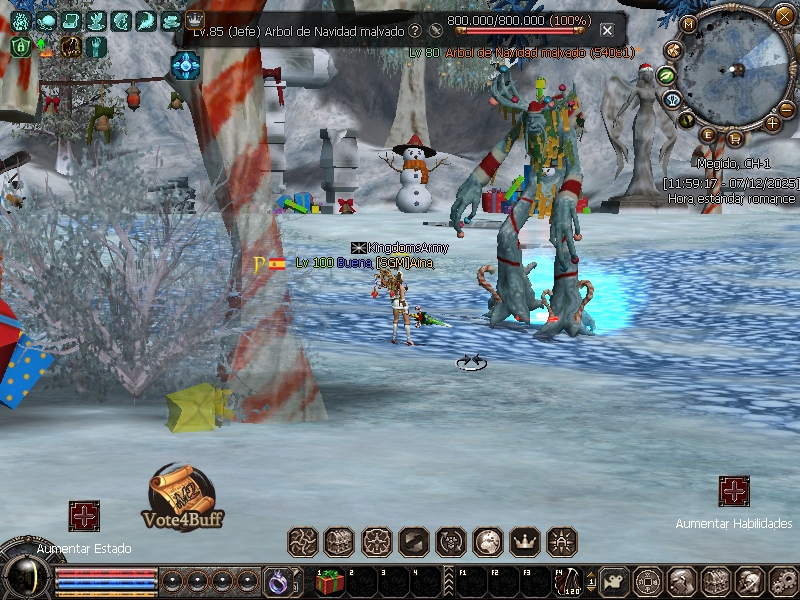Click the sun emblem icon in center bar
Image resolution: width=800 pixels, height=600 pixels.
click(x=562, y=542)
